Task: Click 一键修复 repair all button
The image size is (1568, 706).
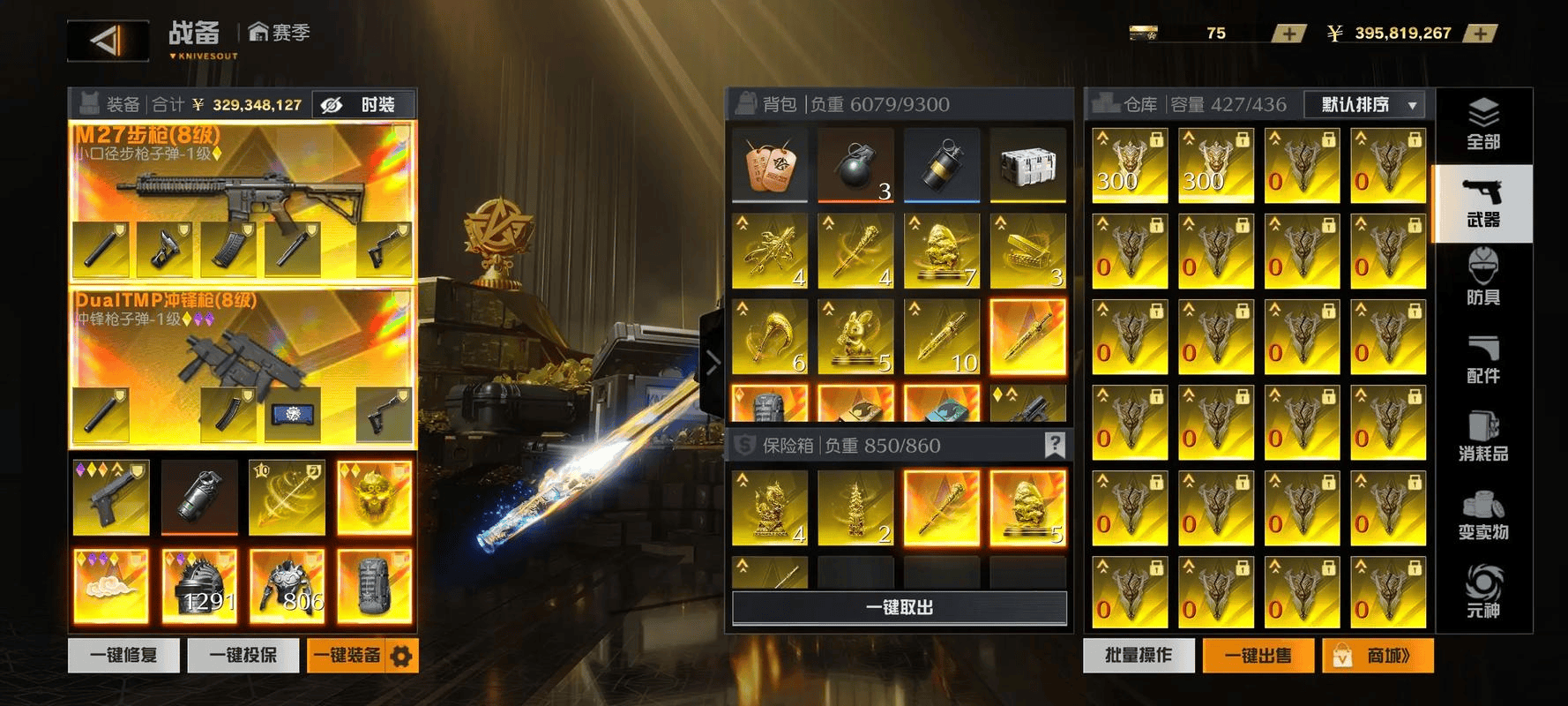Action: (123, 656)
